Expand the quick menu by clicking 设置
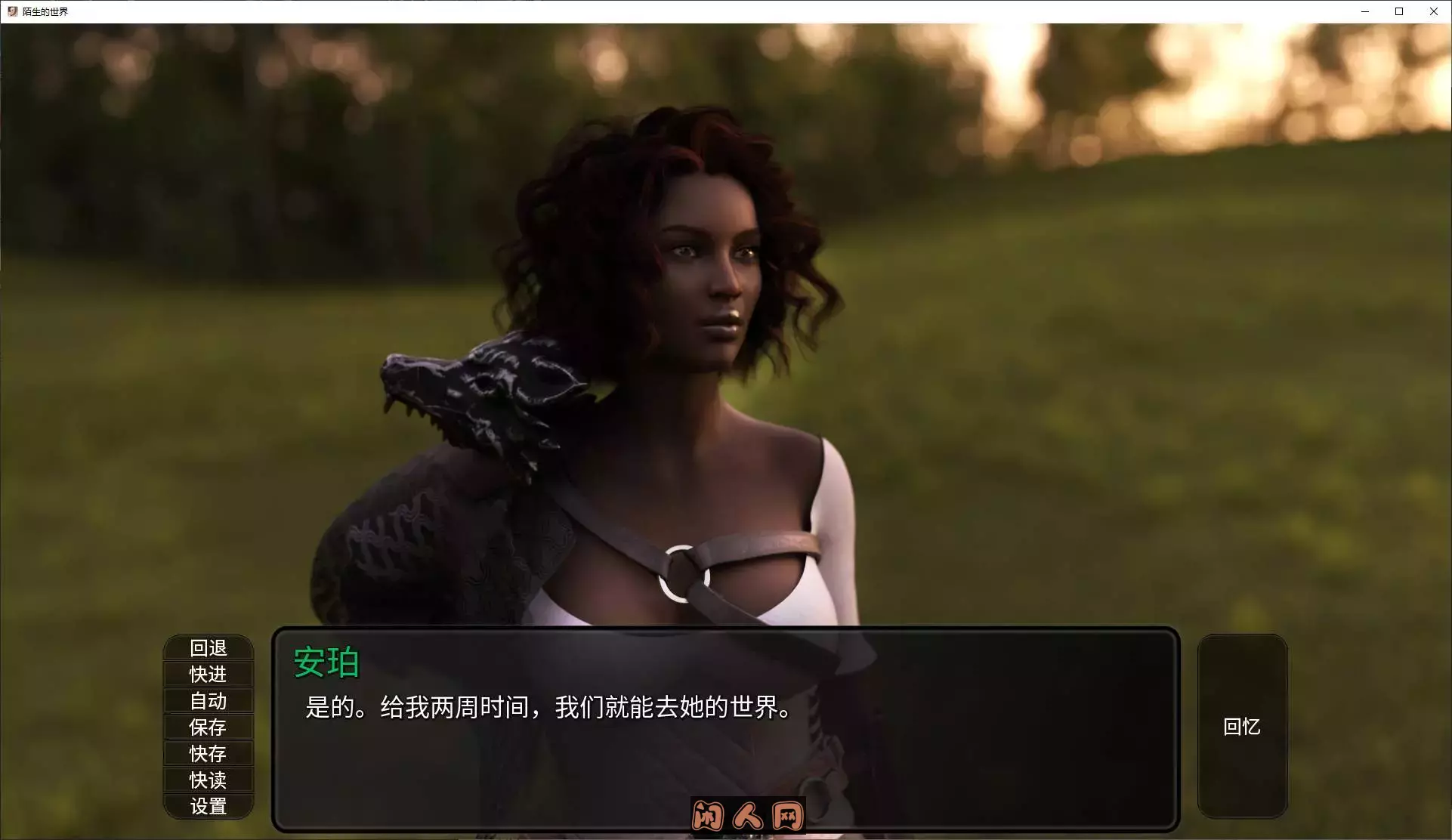The width and height of the screenshot is (1452, 840). point(209,806)
